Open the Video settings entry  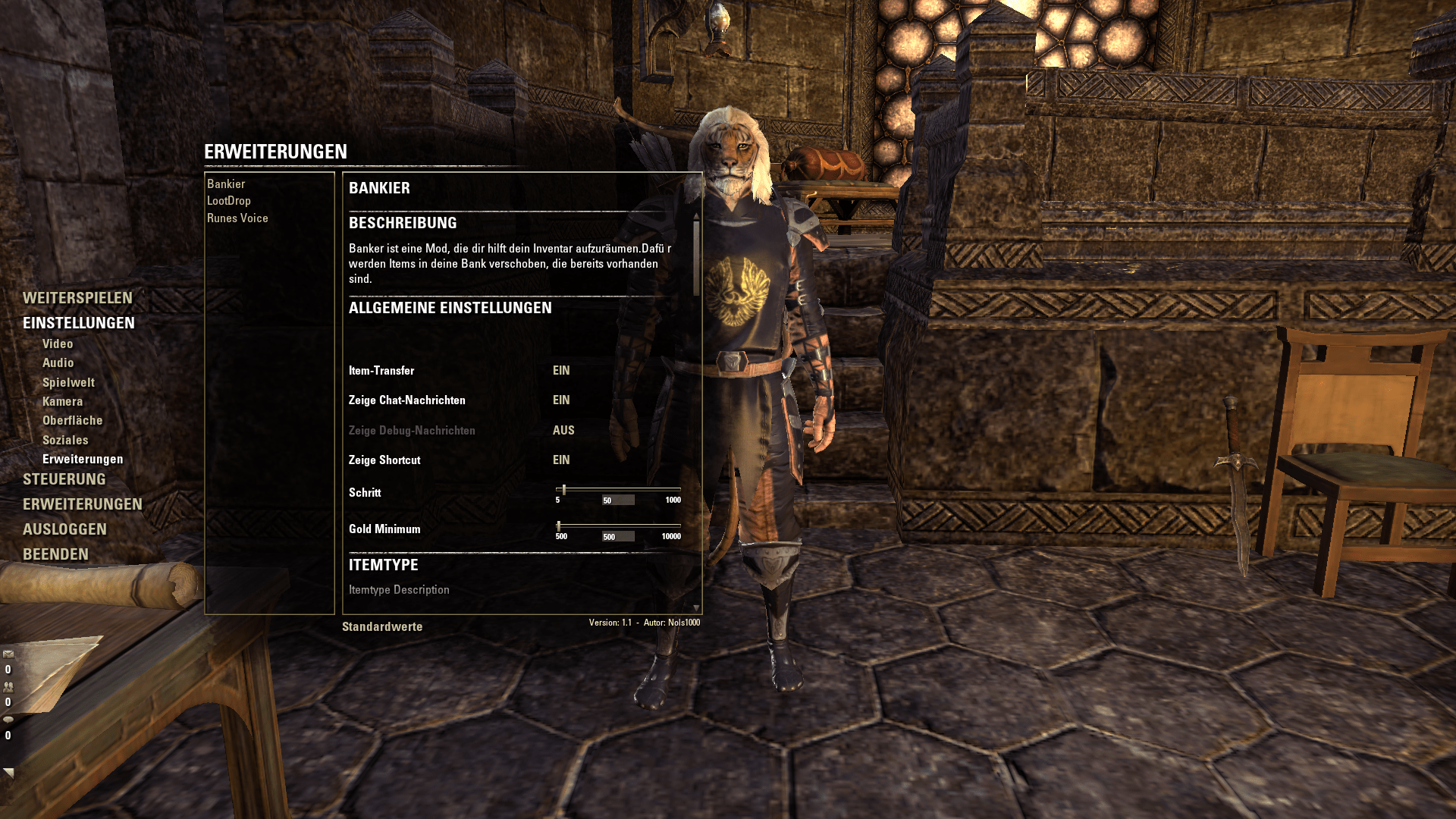click(x=58, y=344)
